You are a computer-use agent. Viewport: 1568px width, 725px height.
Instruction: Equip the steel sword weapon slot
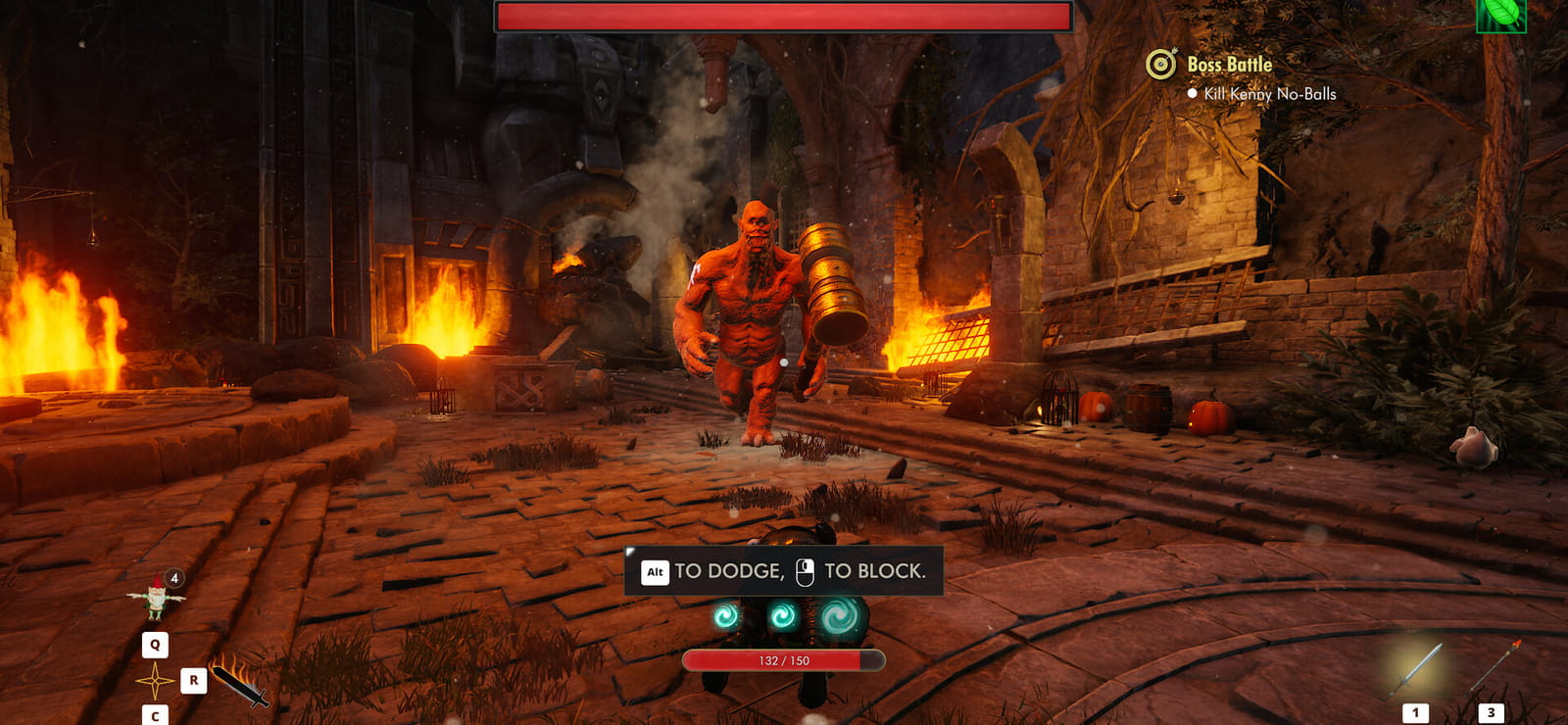[1416, 670]
